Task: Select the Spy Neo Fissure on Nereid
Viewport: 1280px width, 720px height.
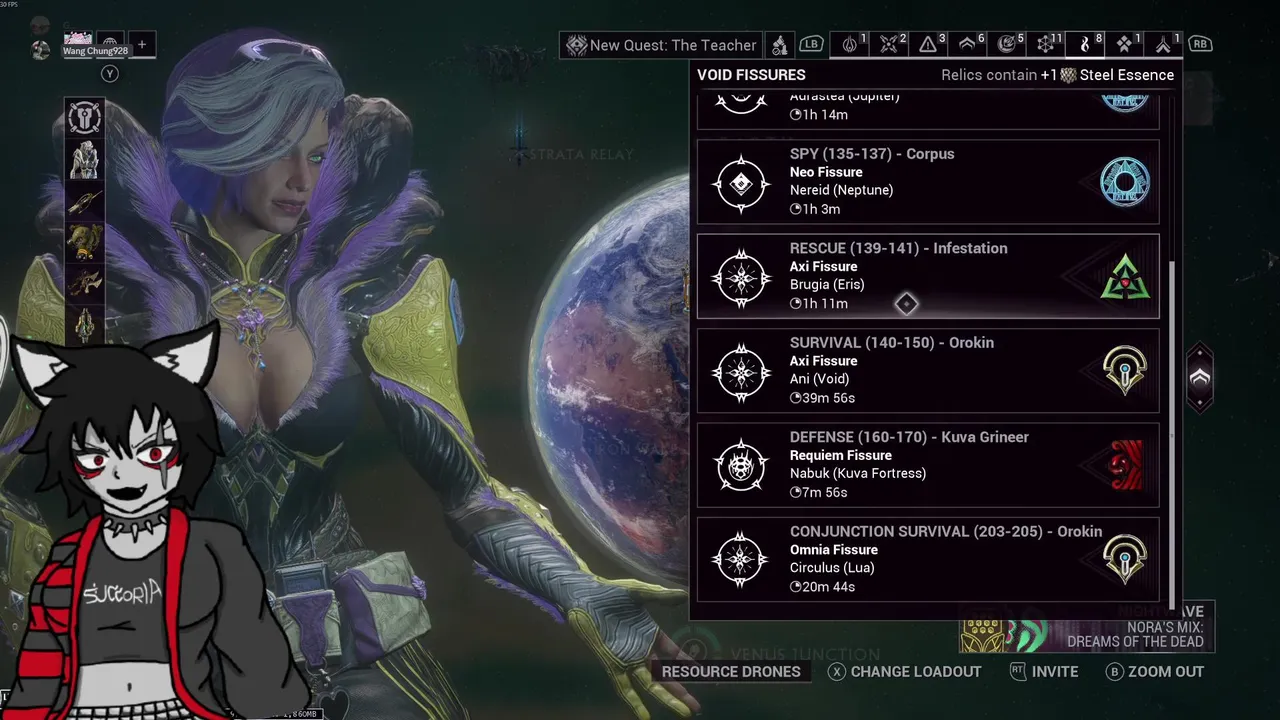Action: coord(927,182)
